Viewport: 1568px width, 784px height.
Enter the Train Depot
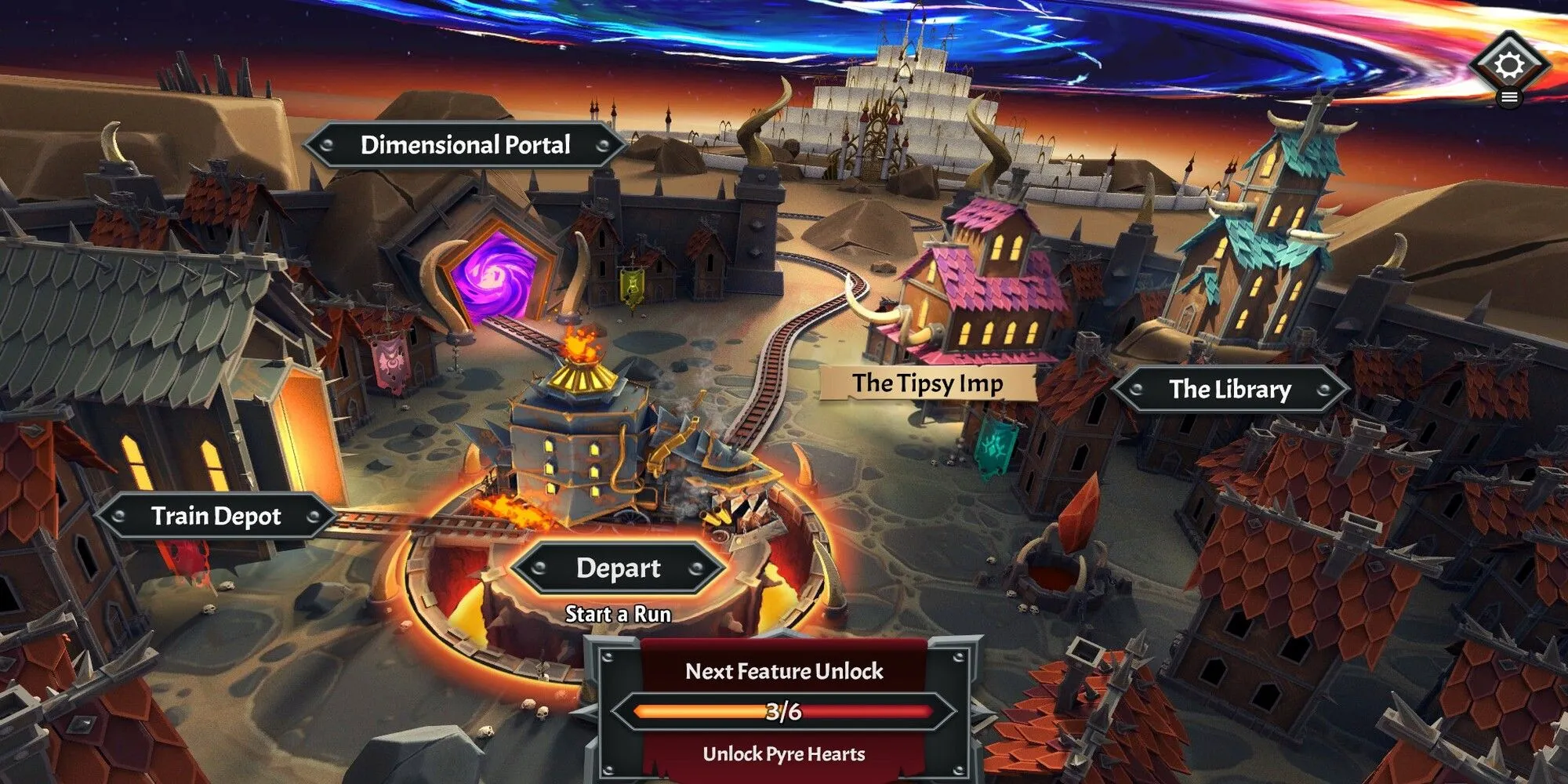[216, 516]
